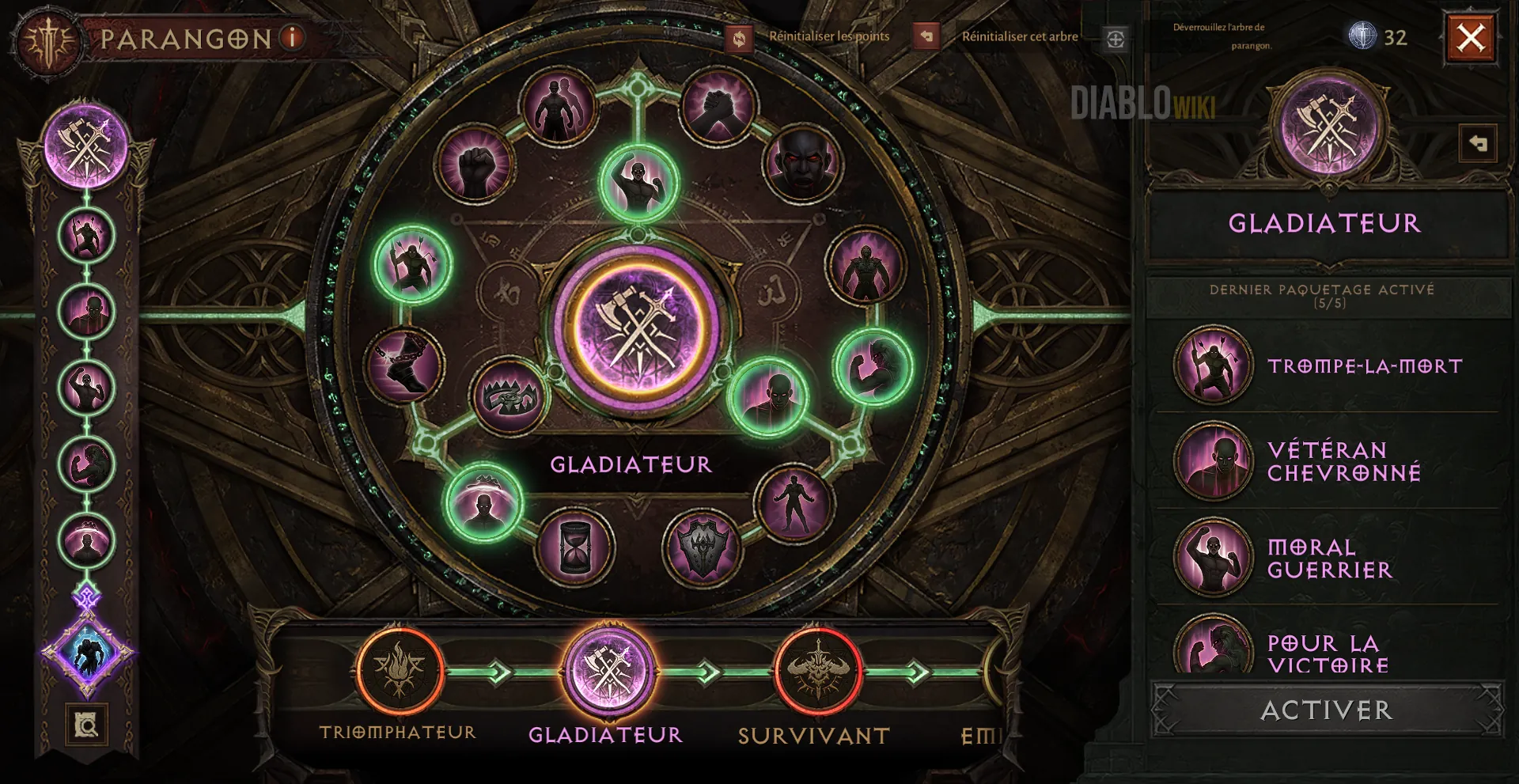Open the Paragon info icon
Screen dimensions: 1519x784
pos(293,37)
